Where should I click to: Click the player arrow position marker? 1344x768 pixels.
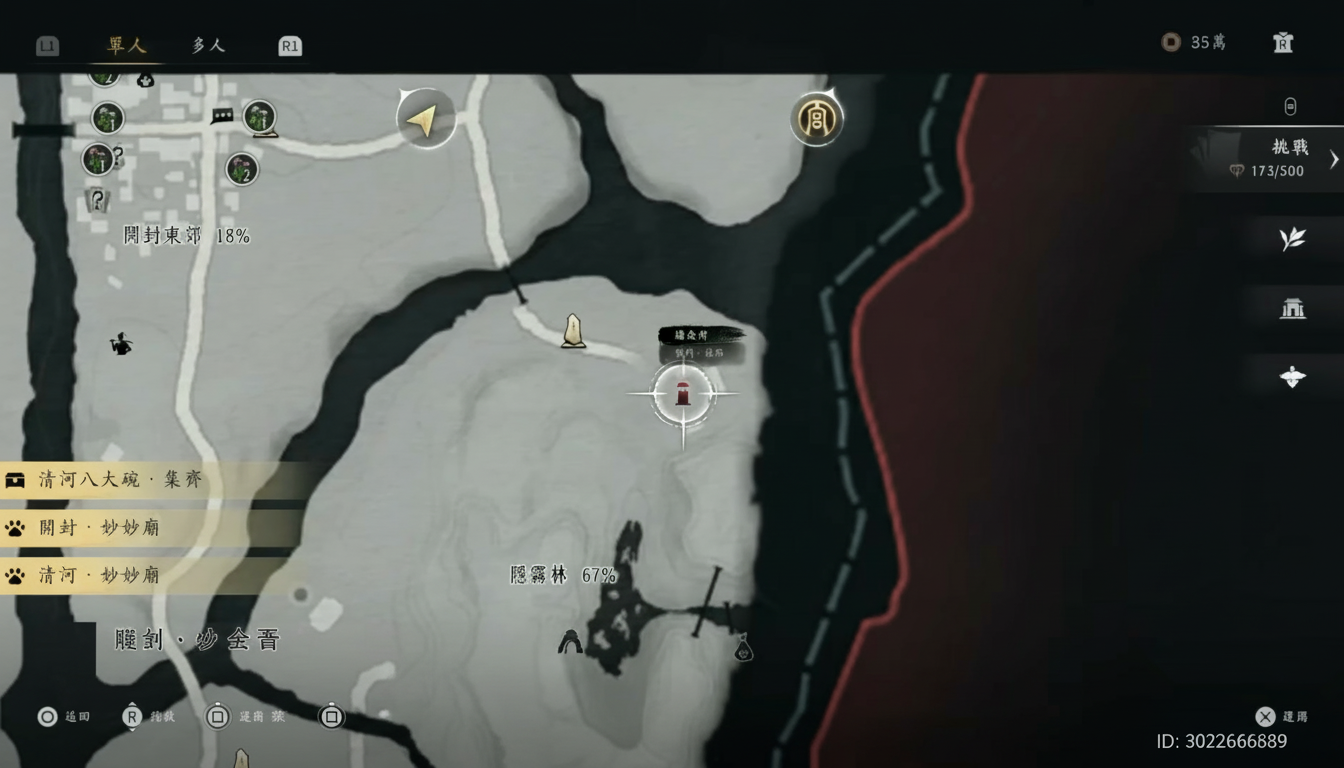tap(425, 118)
